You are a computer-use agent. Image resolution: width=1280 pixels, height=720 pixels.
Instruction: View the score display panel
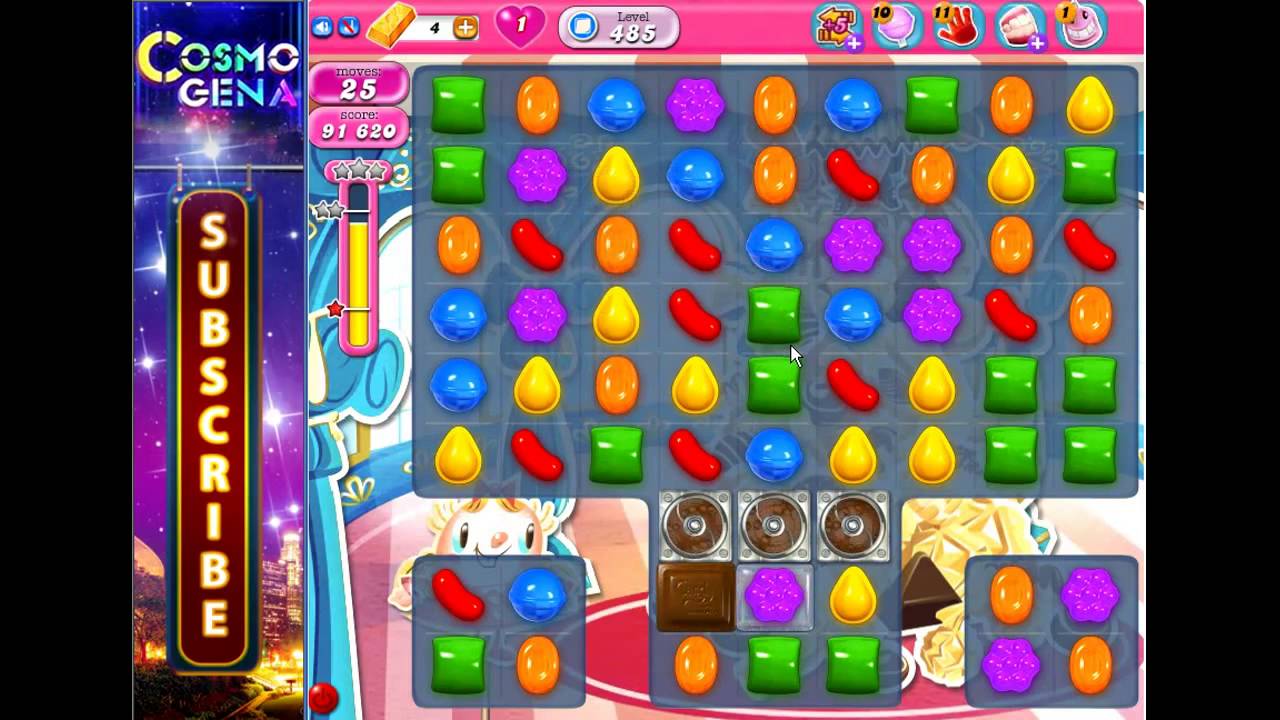click(360, 128)
